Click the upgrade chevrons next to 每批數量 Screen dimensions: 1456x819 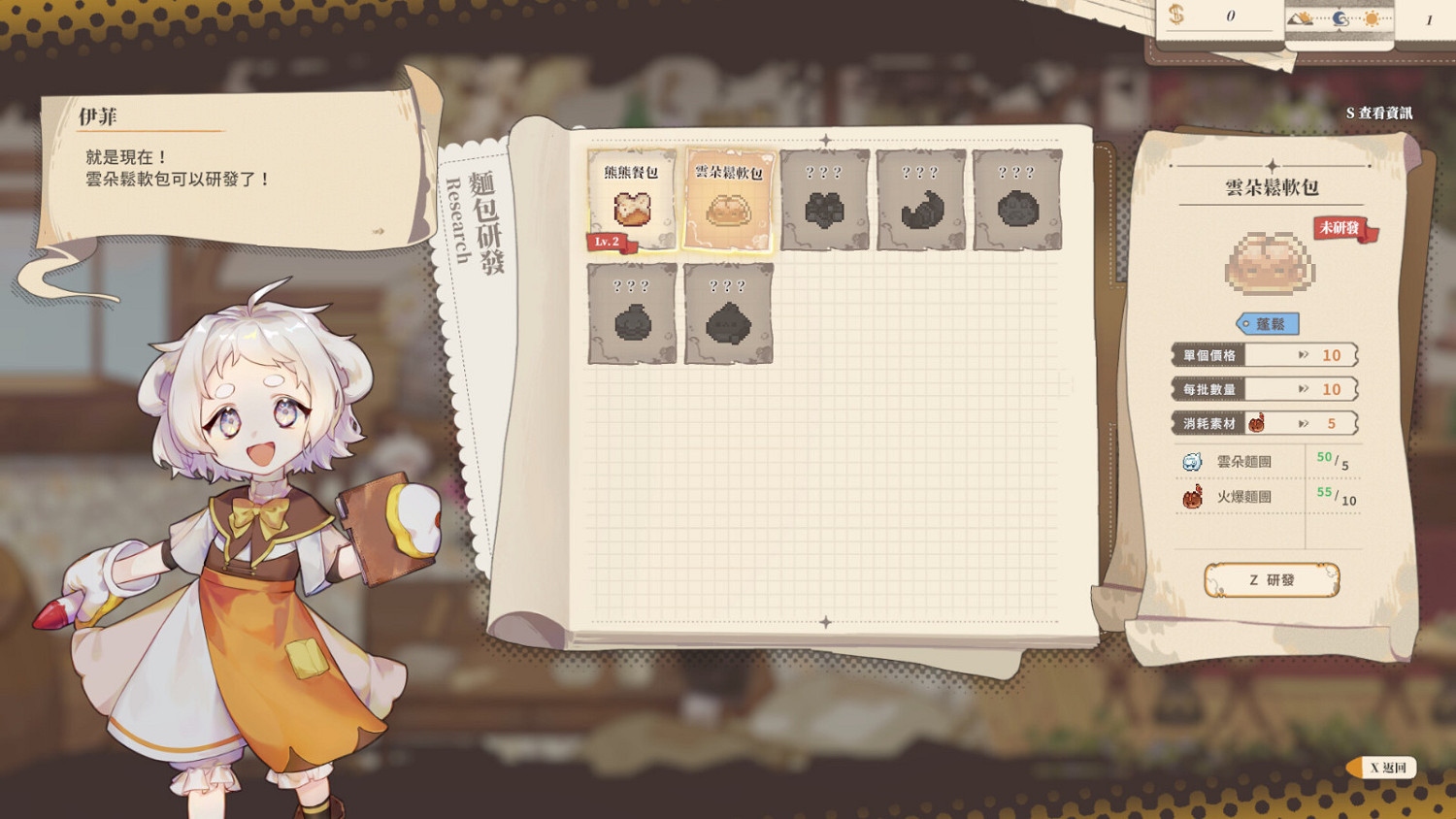click(1304, 389)
